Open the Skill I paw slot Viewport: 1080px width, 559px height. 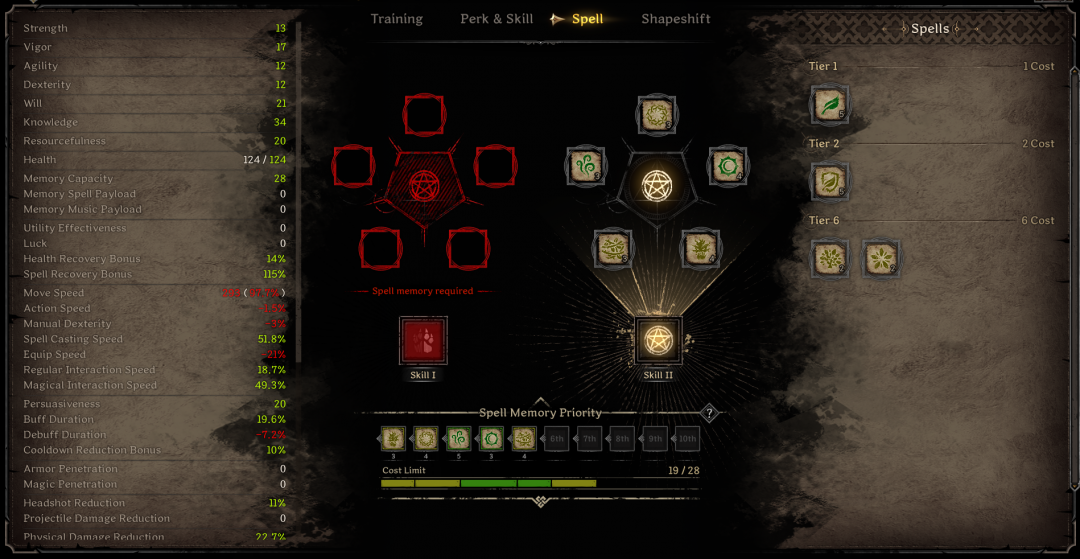[x=423, y=340]
